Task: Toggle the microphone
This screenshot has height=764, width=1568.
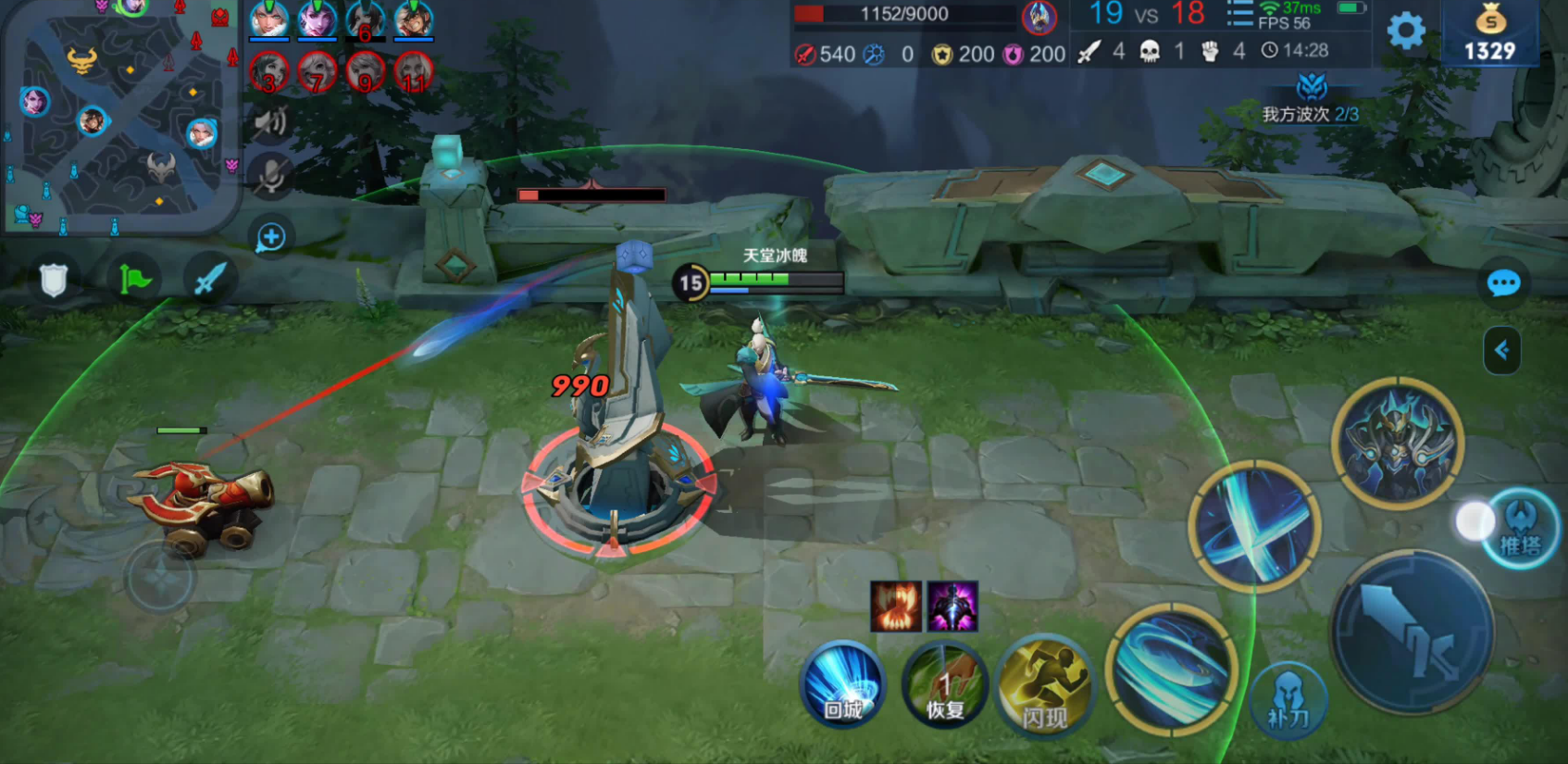Action: [x=270, y=176]
